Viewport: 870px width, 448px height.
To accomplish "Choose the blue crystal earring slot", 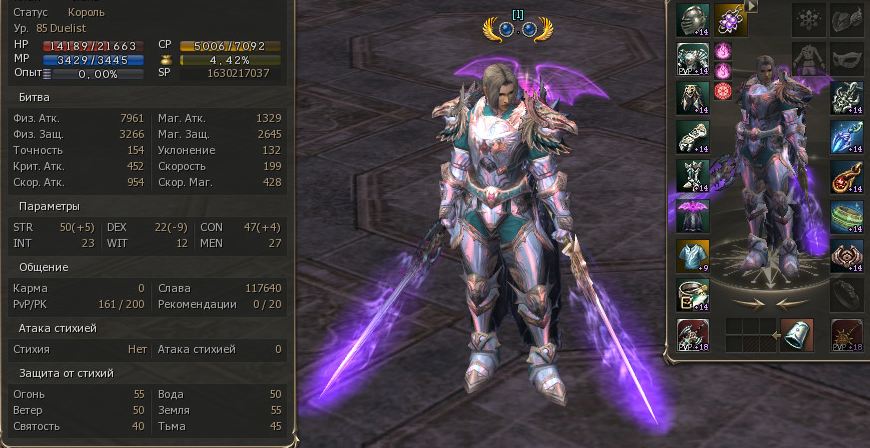I will (x=846, y=136).
